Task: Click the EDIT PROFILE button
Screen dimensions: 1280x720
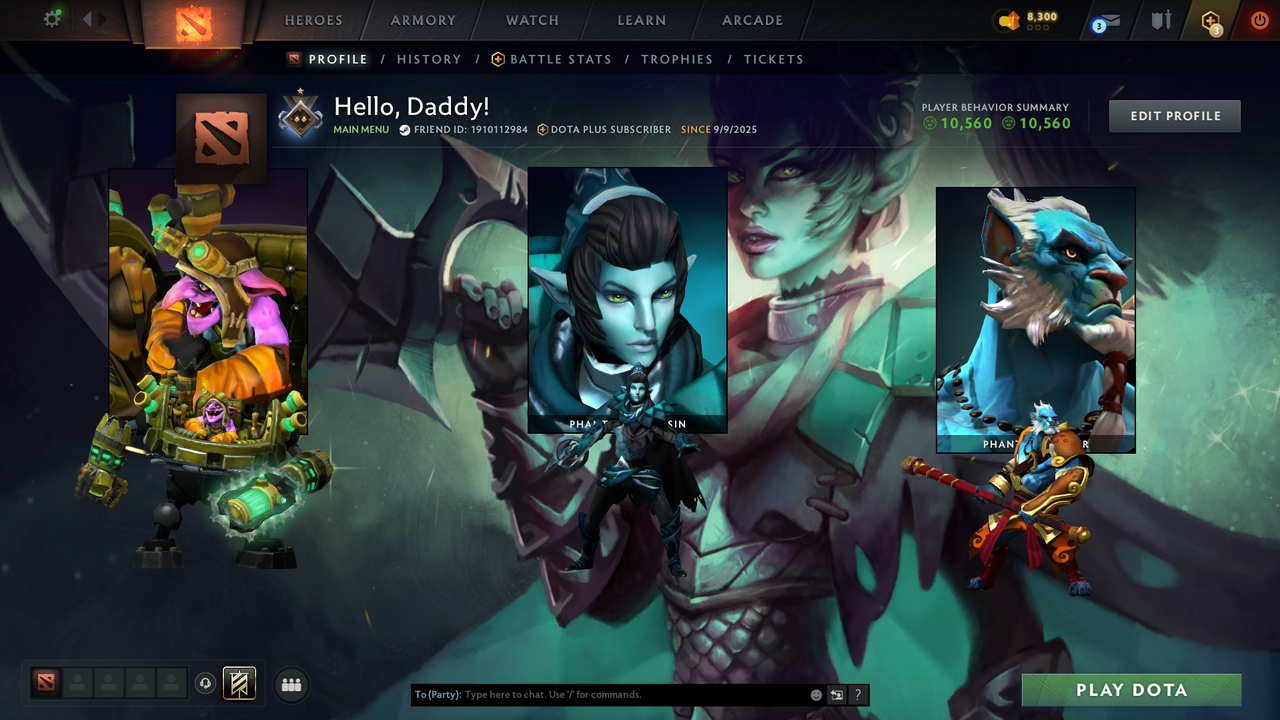Action: click(x=1174, y=116)
